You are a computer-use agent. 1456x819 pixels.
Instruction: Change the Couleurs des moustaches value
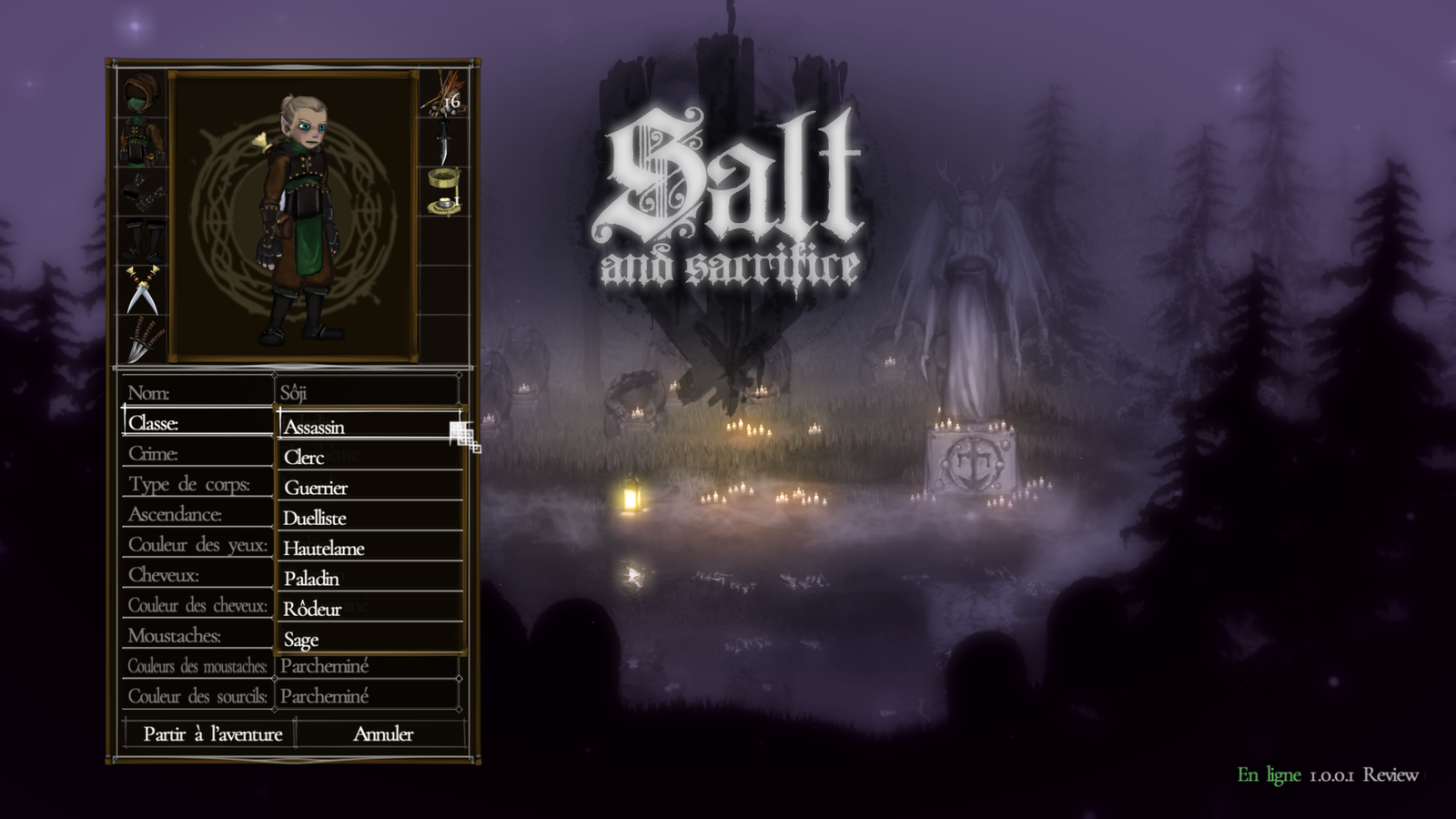tap(367, 666)
